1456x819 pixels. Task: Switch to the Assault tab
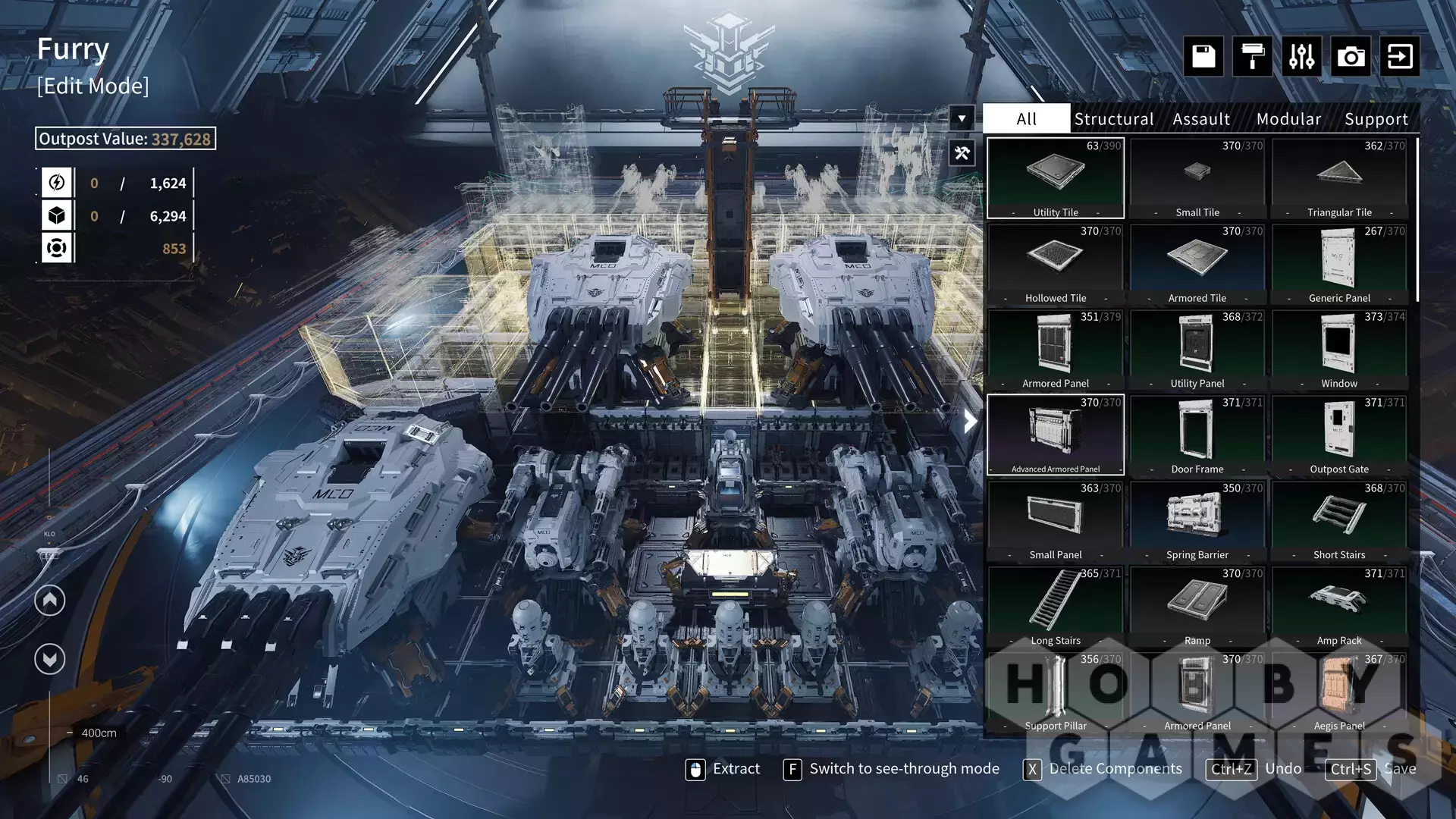pyautogui.click(x=1201, y=119)
